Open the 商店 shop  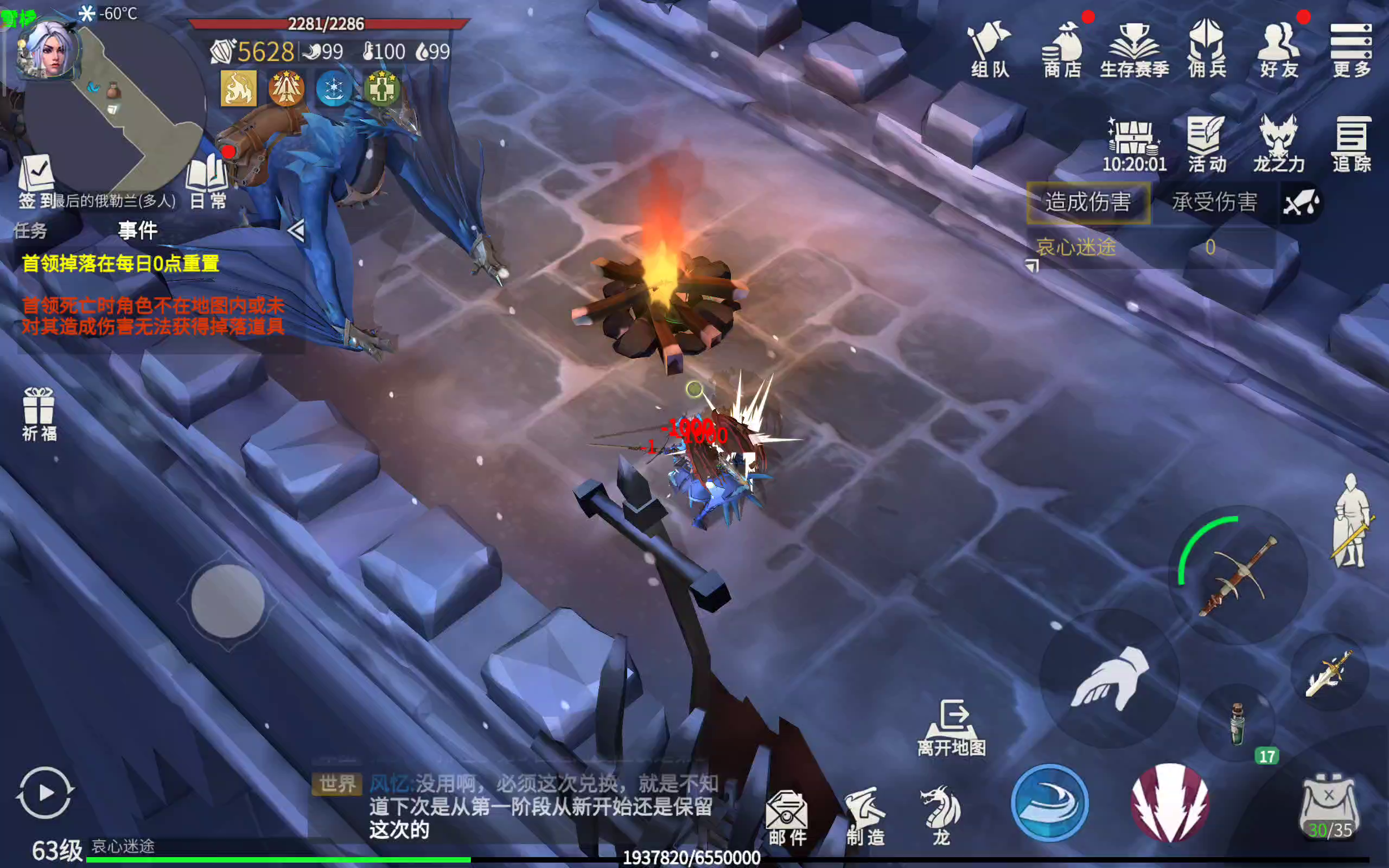pos(1062,49)
